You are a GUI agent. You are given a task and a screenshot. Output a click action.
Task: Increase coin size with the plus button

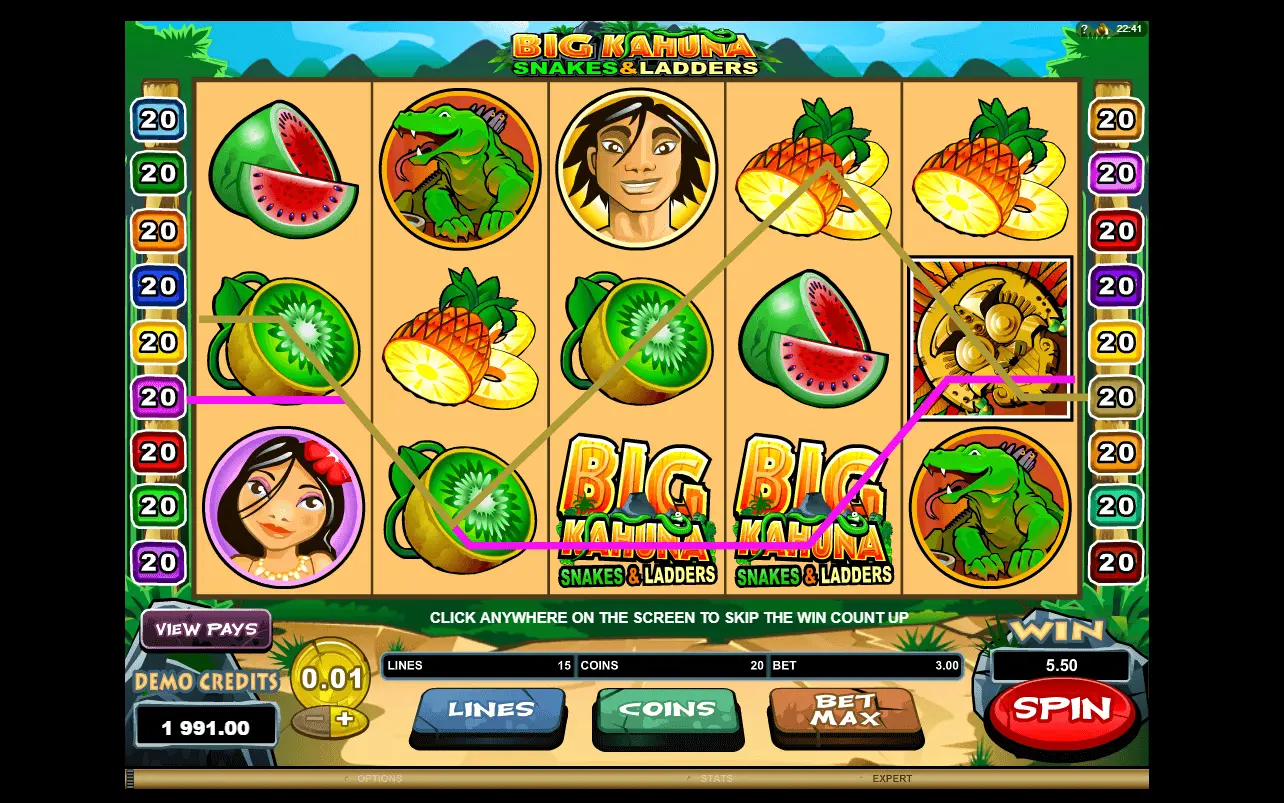345,719
